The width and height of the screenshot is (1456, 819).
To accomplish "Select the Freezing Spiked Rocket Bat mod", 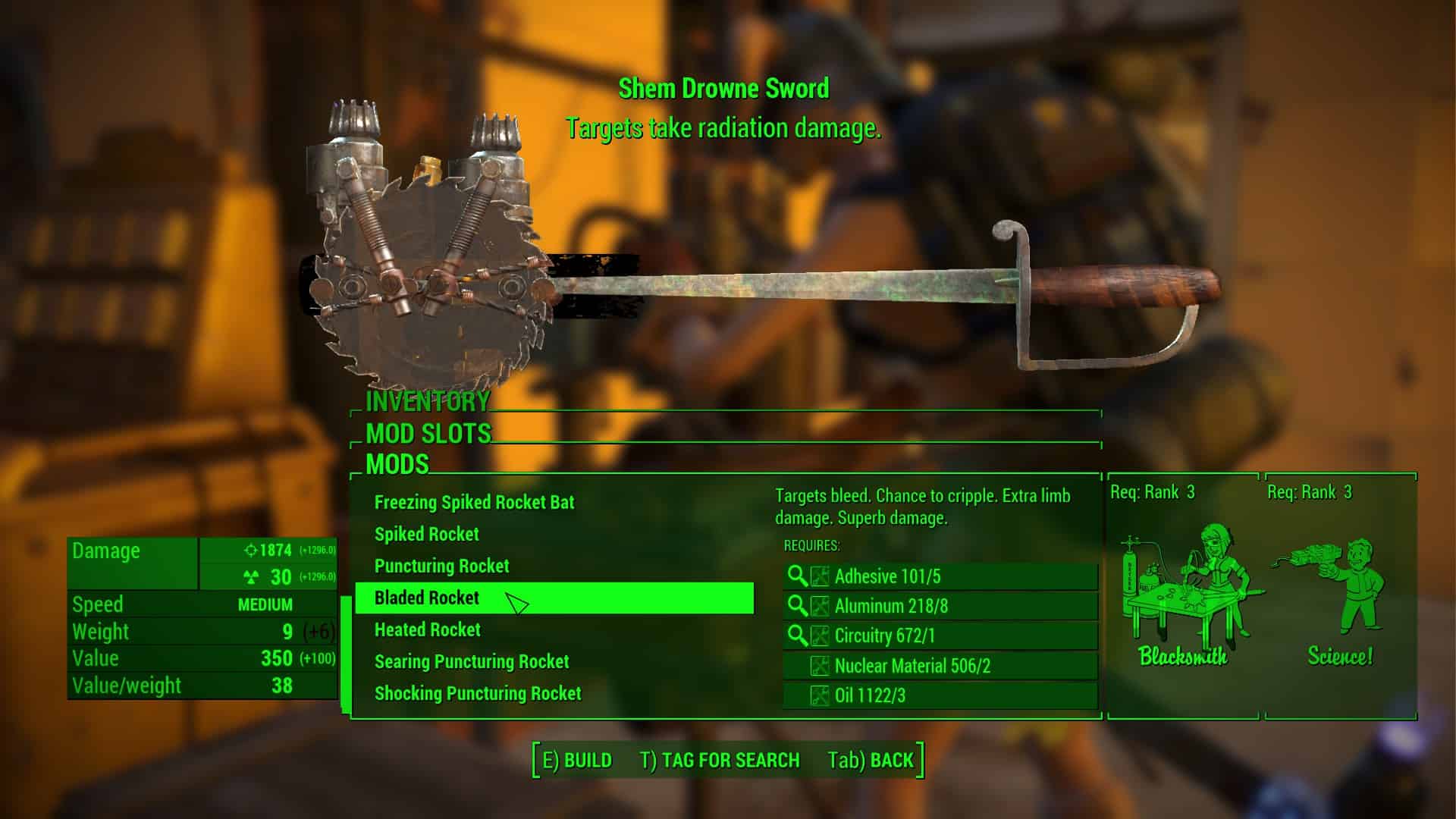I will pyautogui.click(x=474, y=503).
